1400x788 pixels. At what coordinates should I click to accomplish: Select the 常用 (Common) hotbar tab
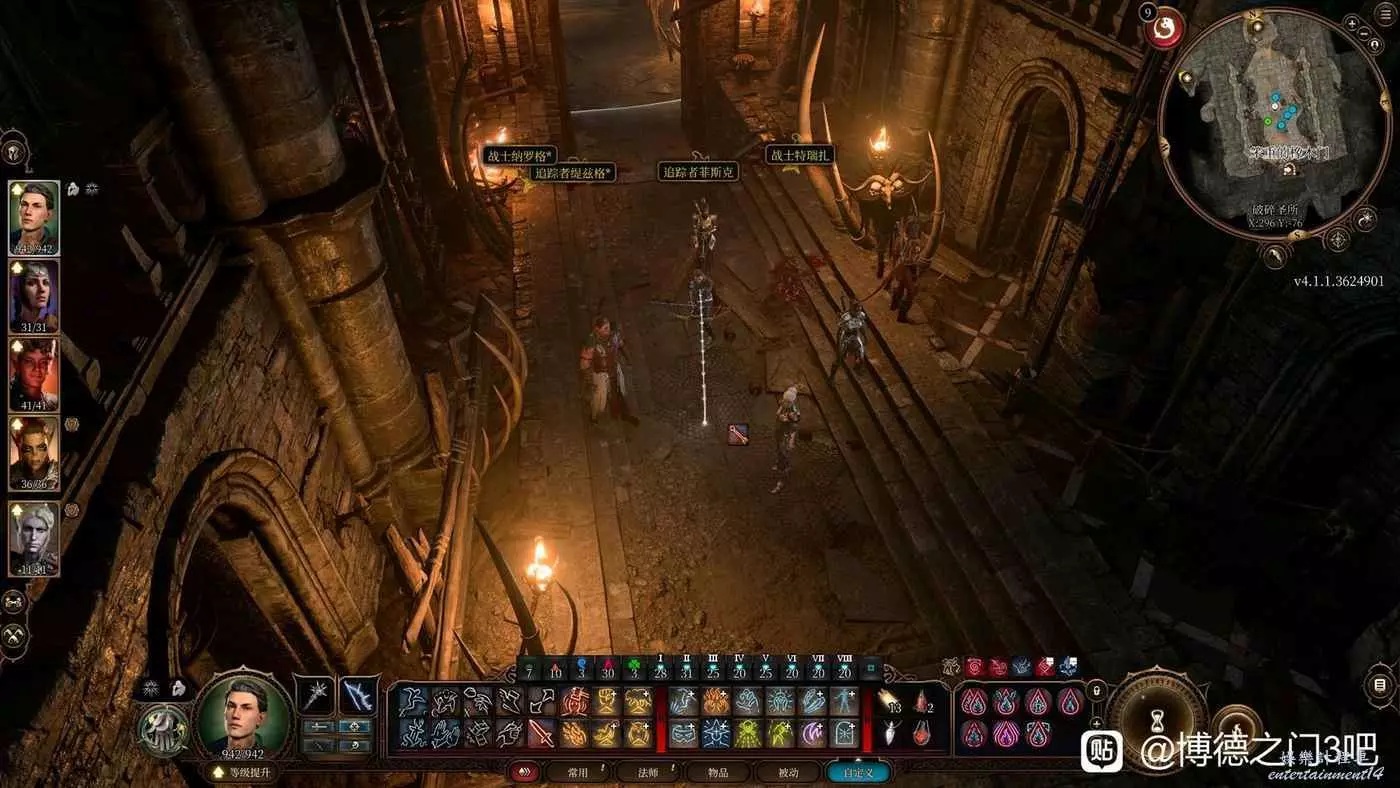pos(577,772)
